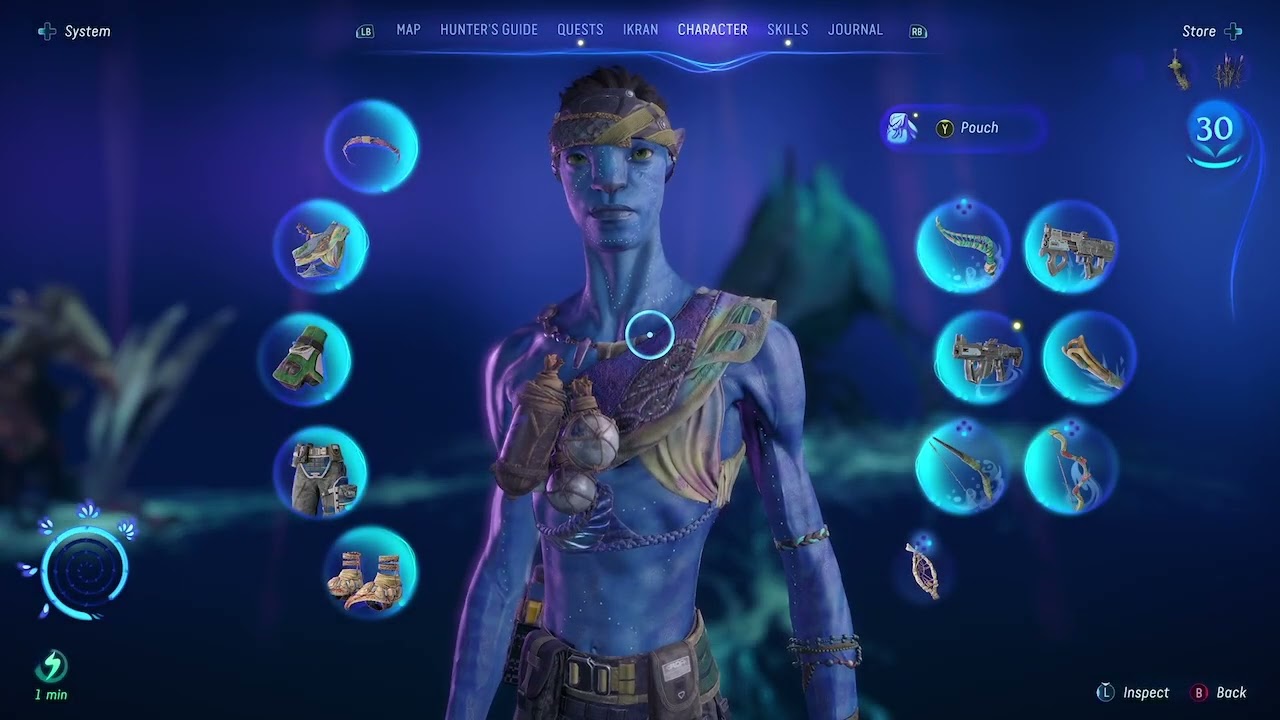The width and height of the screenshot is (1280, 720).
Task: Go to the Quests tab
Action: 580,30
